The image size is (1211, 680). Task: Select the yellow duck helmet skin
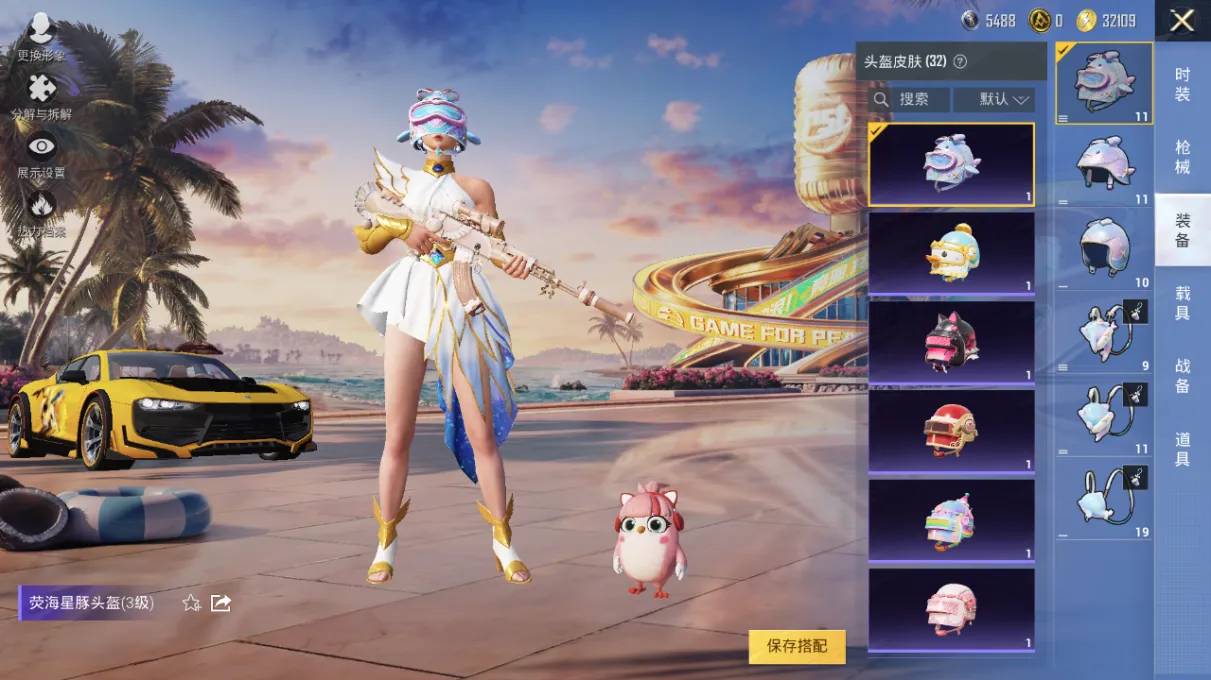point(951,254)
